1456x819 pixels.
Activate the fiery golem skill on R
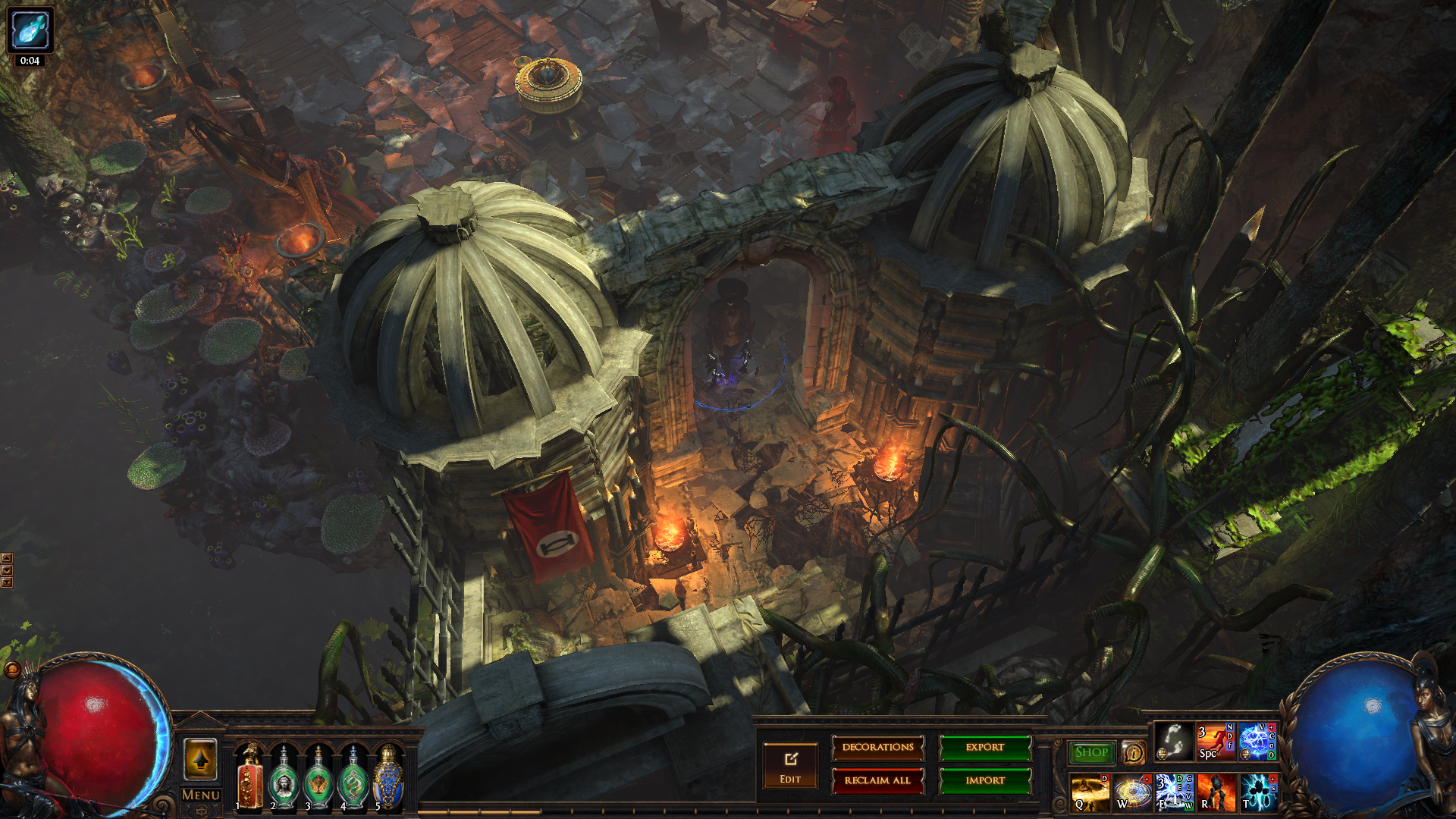click(1216, 792)
